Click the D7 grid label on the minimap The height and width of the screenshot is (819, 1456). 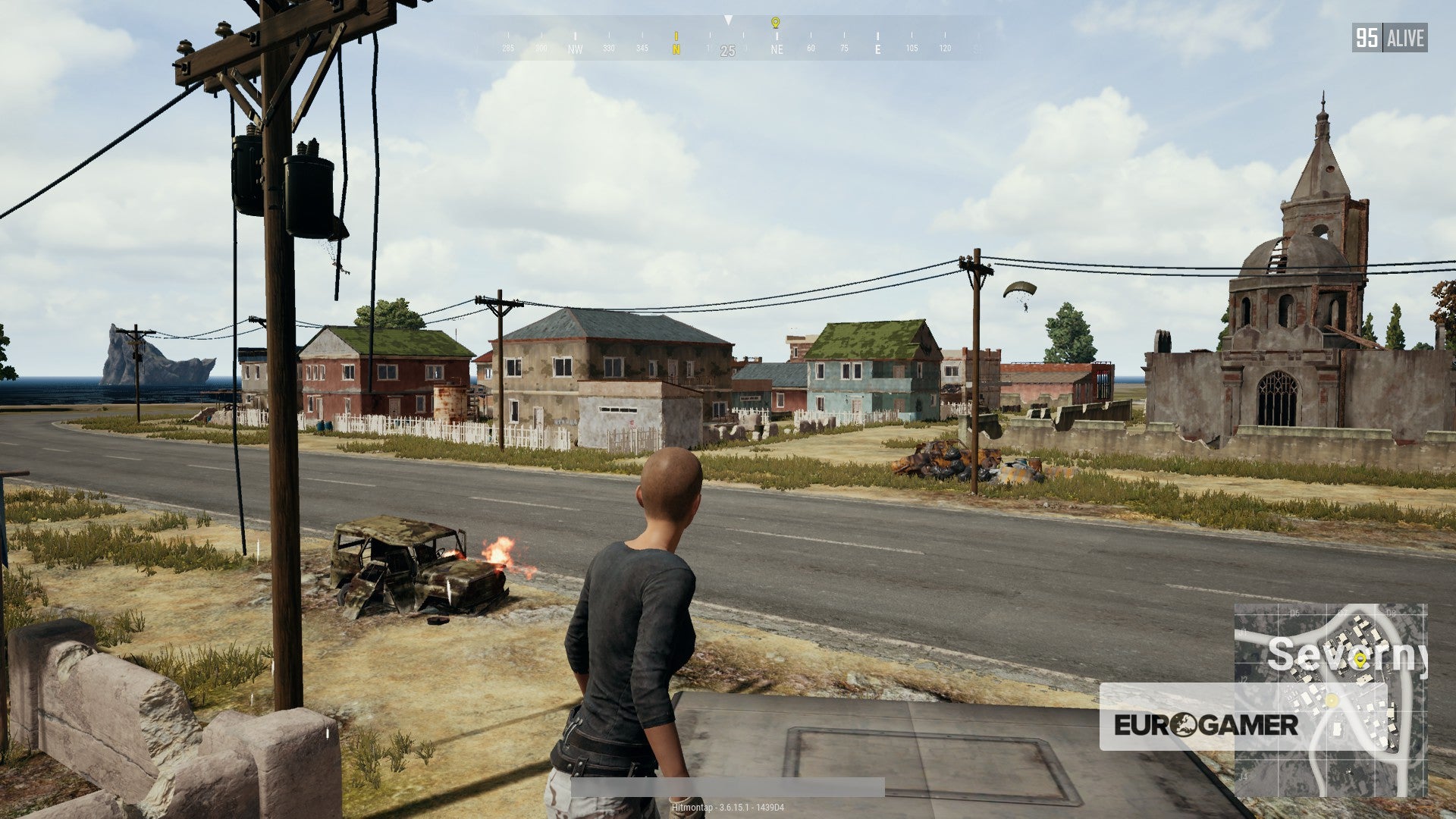coord(1342,612)
